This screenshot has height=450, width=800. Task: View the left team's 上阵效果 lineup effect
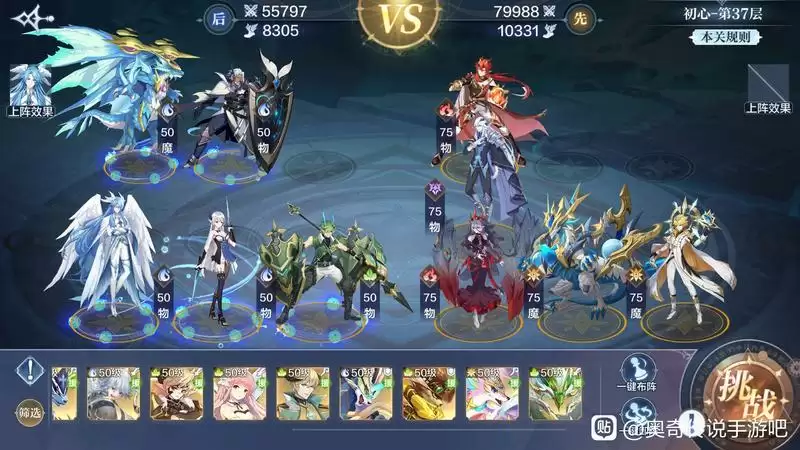28,90
